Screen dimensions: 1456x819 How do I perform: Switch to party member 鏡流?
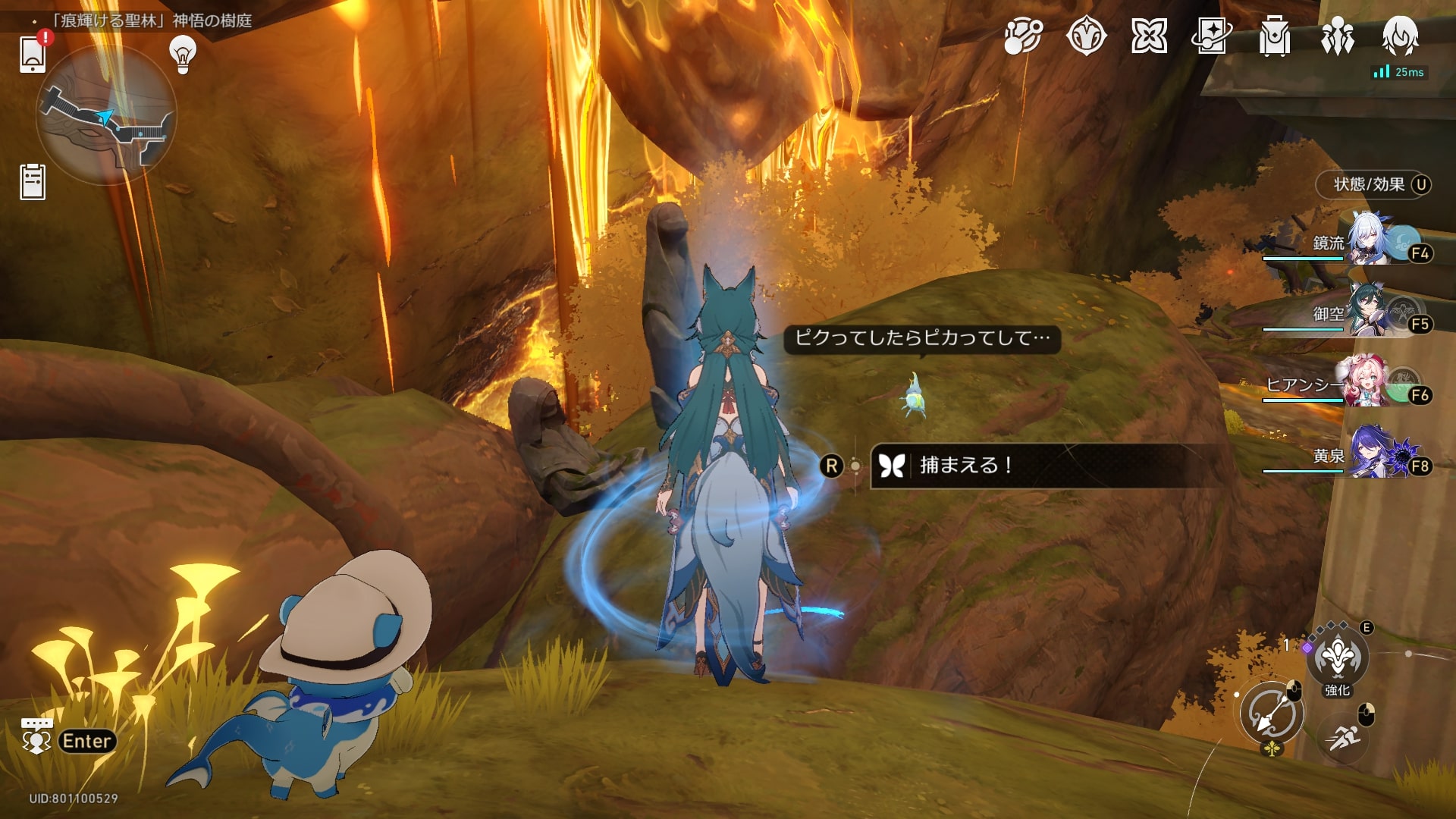1369,243
